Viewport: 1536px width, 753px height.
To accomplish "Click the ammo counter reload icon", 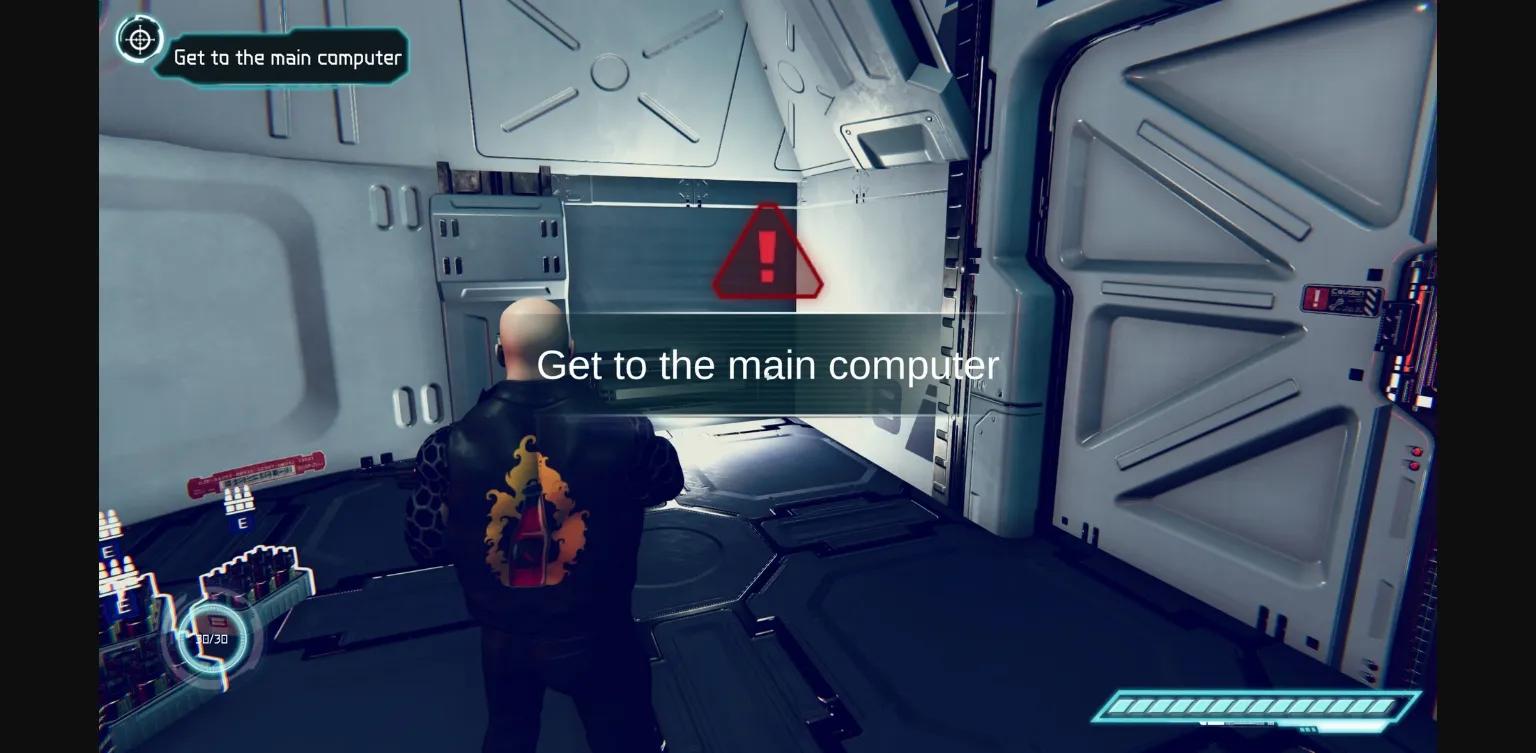I will [x=217, y=619].
